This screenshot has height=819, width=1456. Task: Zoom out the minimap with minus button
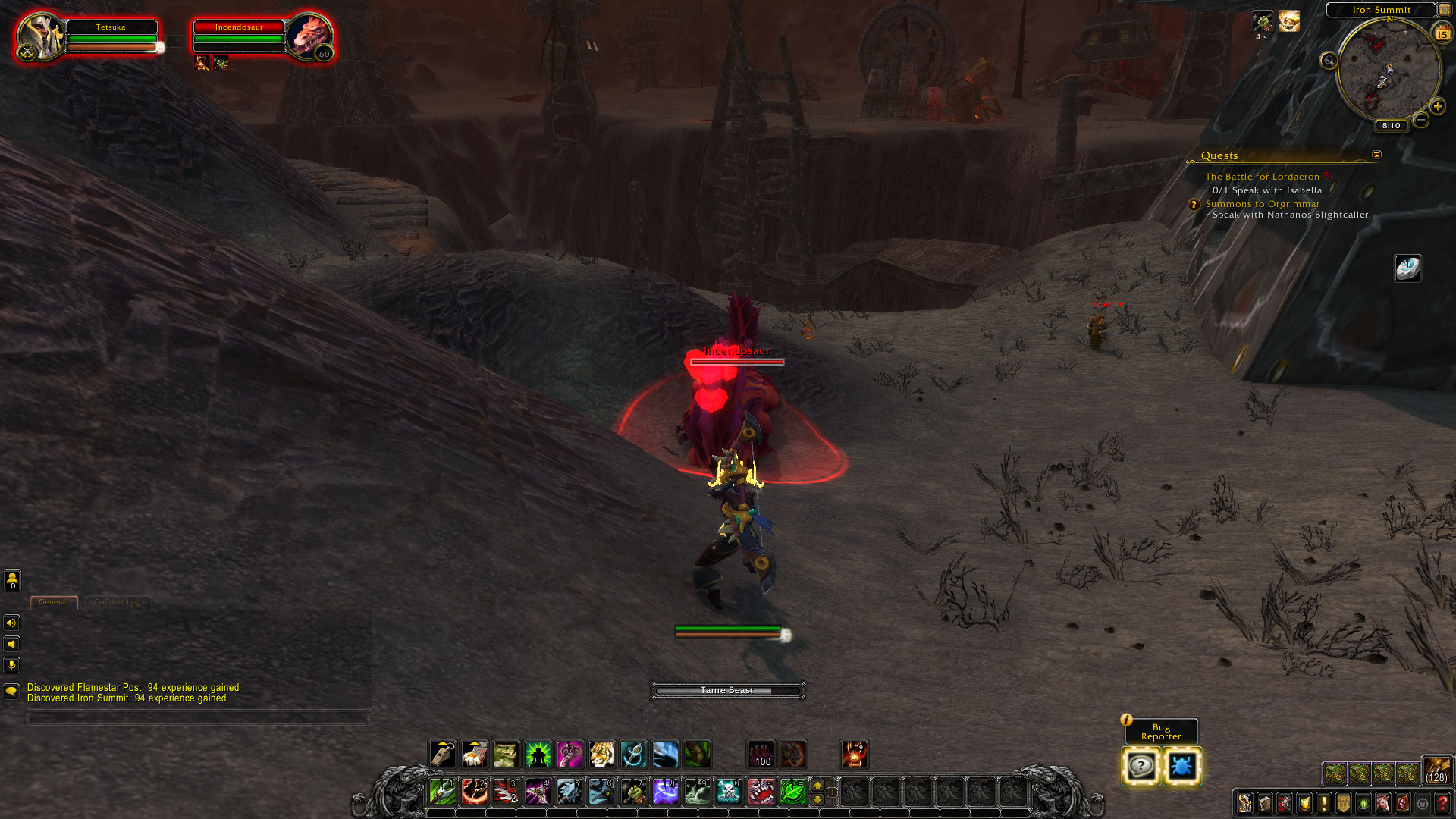[x=1421, y=120]
